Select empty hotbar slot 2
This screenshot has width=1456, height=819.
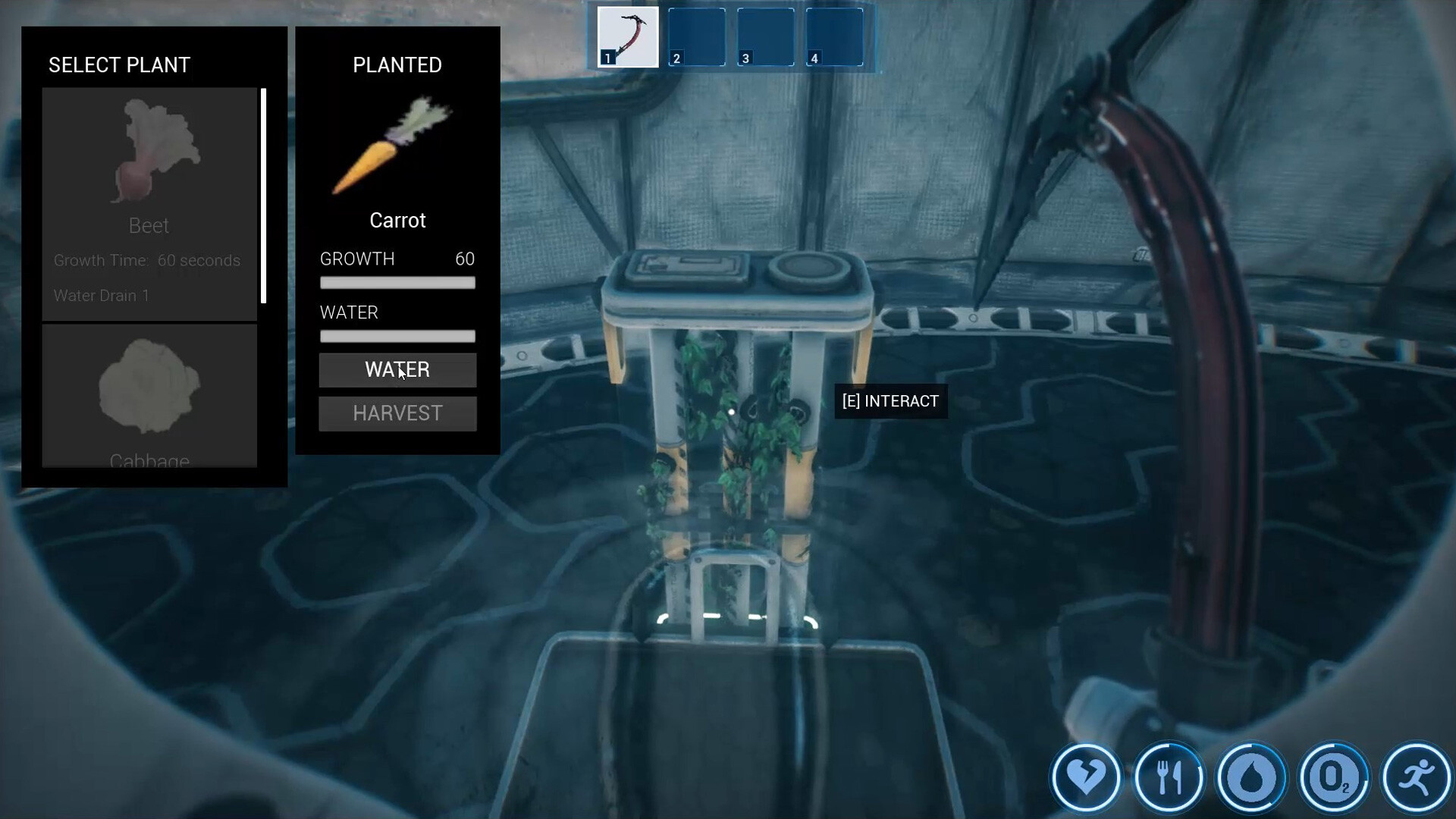click(696, 36)
